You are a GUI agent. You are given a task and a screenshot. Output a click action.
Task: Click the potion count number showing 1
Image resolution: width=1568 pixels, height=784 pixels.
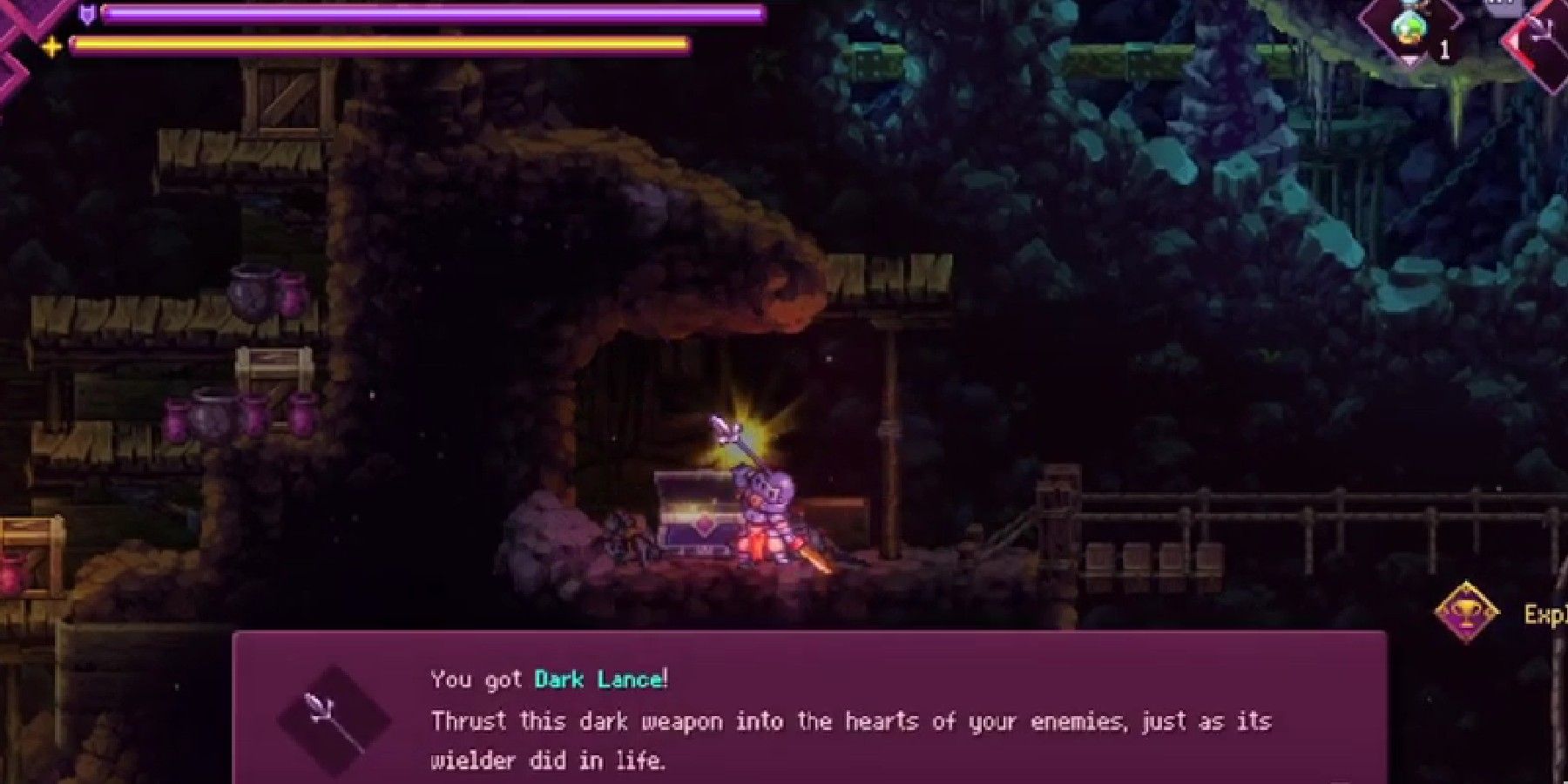pos(1443,48)
